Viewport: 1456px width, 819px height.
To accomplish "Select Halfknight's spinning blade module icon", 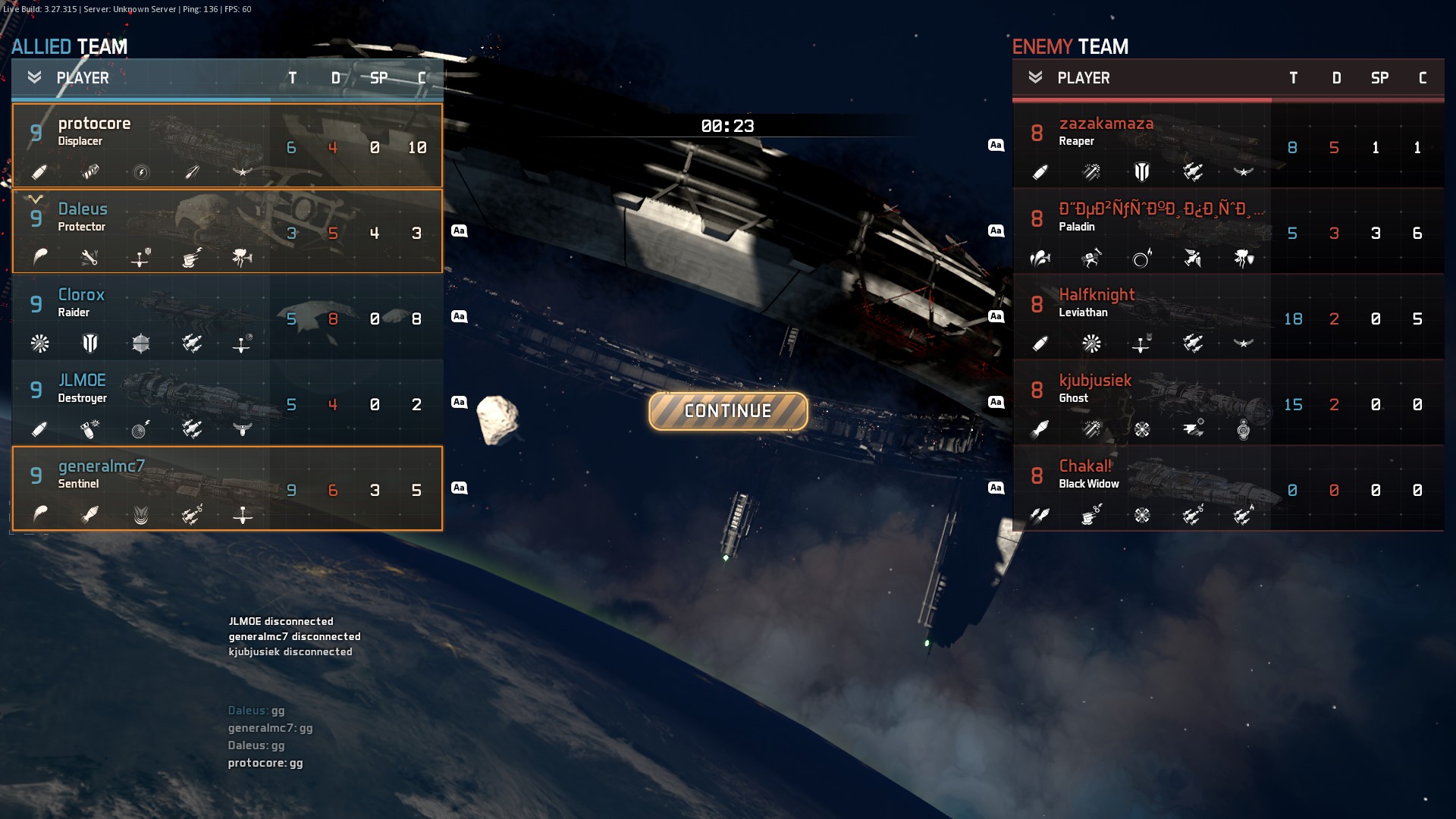I will pyautogui.click(x=1090, y=344).
